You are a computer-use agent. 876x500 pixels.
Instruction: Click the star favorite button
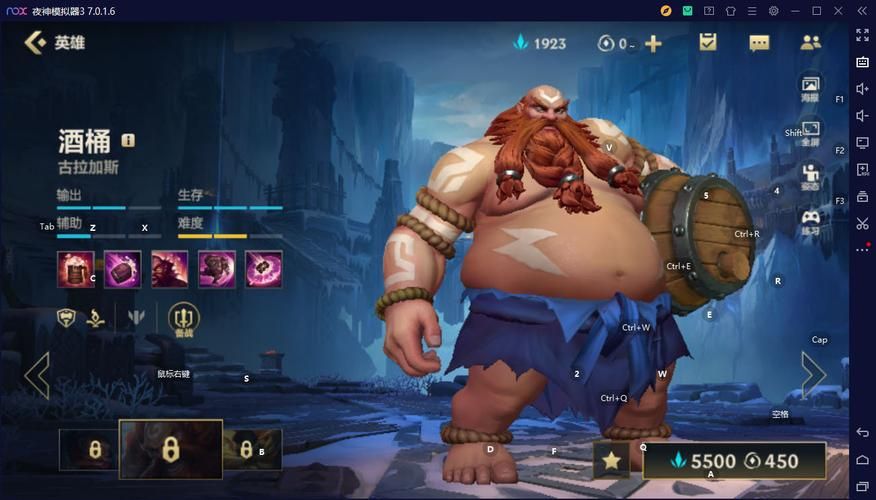click(x=611, y=461)
